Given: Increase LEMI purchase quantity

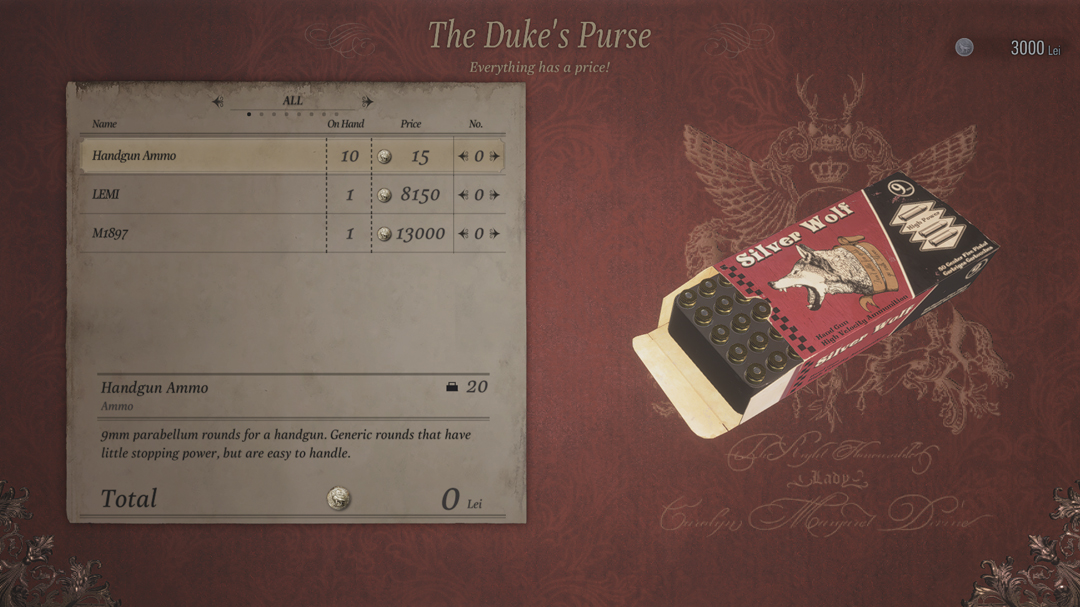Looking at the screenshot, I should pos(495,195).
